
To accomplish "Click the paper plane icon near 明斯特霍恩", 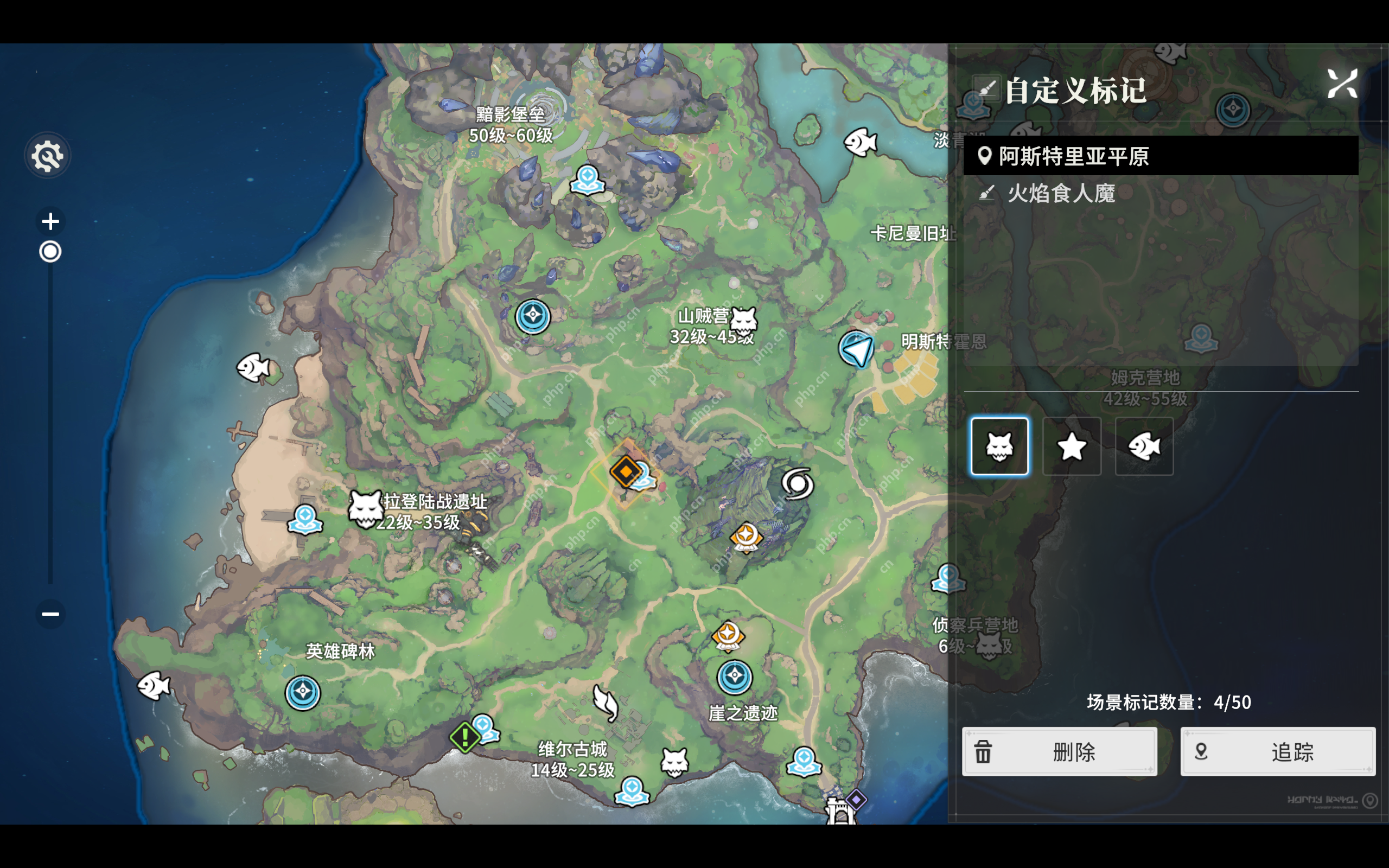I will tap(856, 349).
